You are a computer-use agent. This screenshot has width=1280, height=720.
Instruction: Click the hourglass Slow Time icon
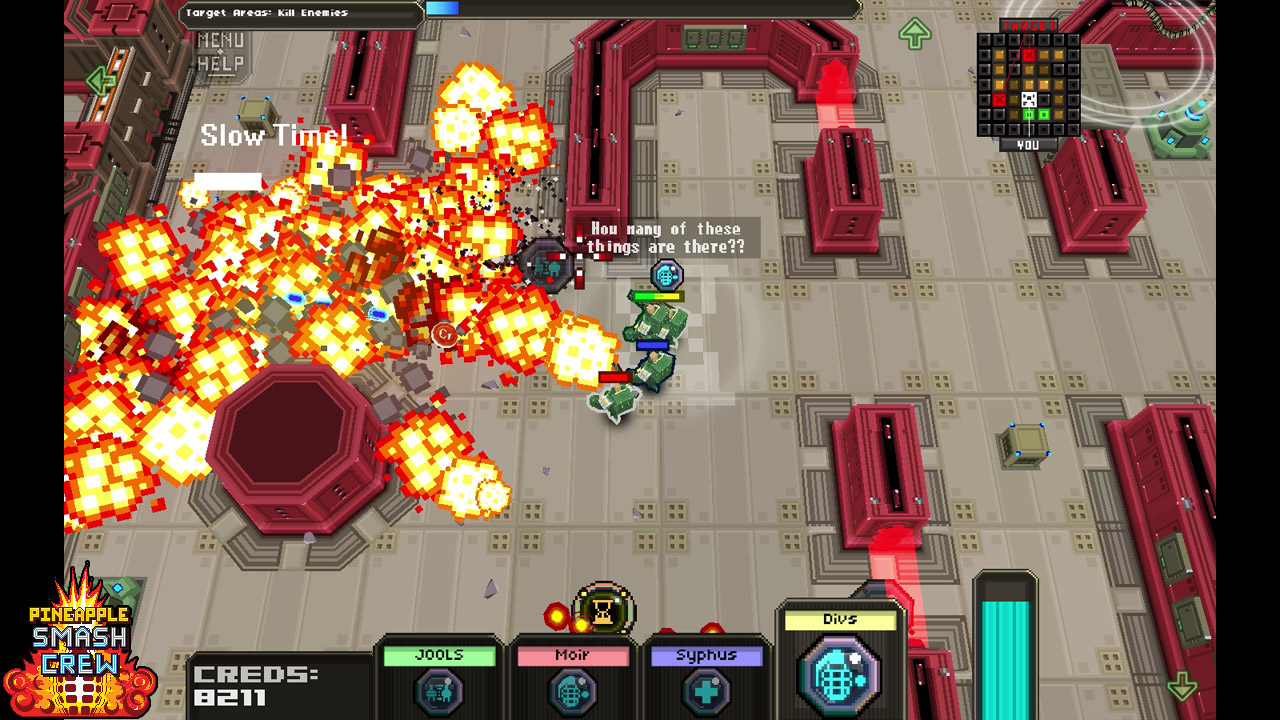(x=604, y=610)
